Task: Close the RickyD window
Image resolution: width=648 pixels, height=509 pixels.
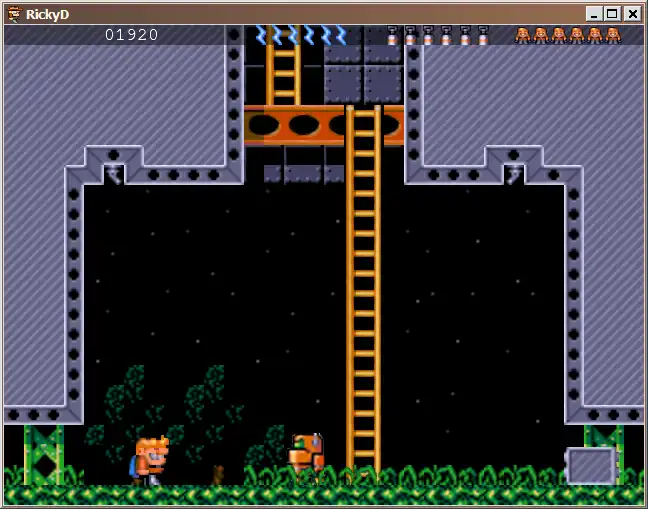Action: click(632, 14)
